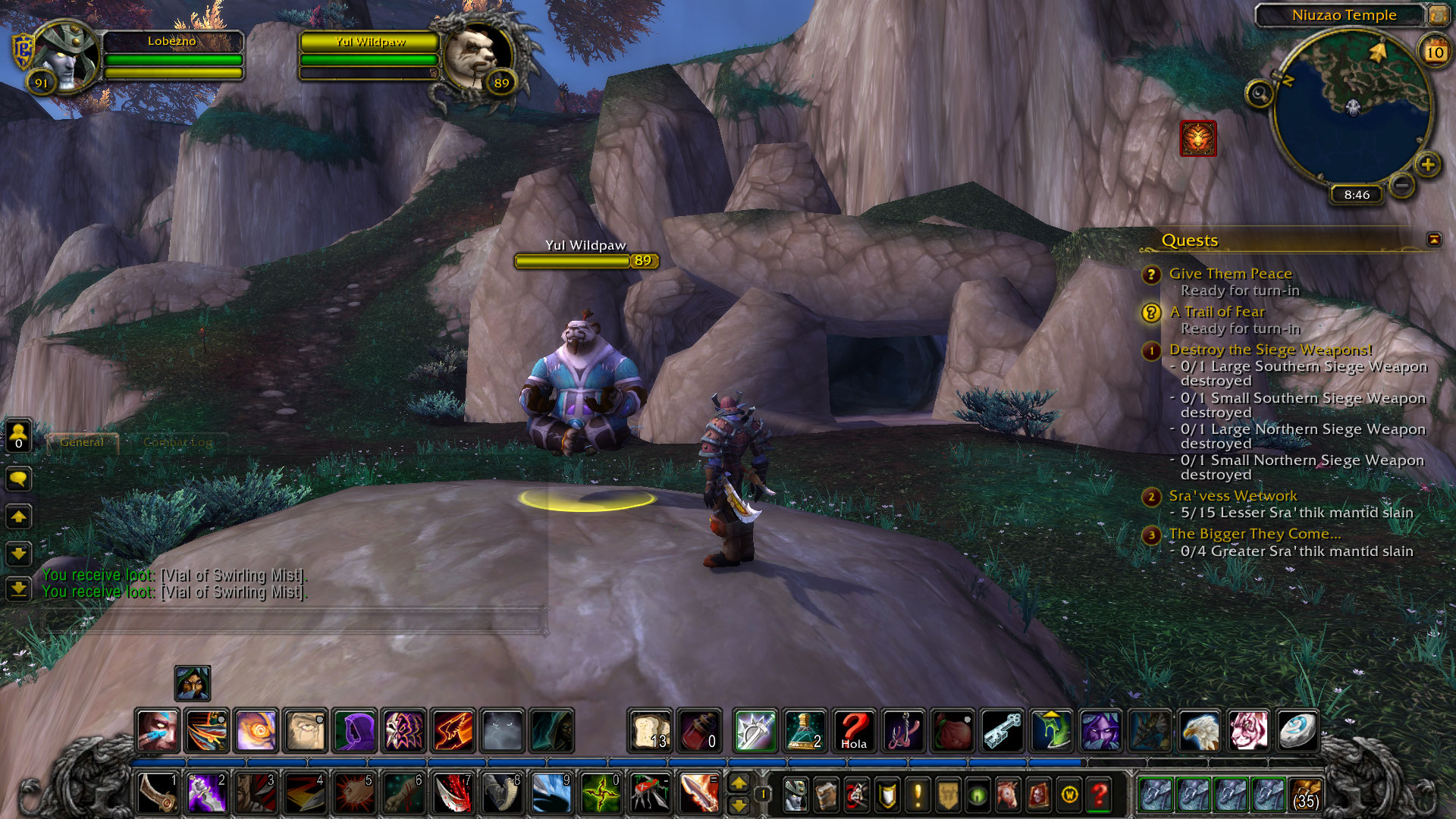This screenshot has height=819, width=1456.
Task: Zoom out on the minimap
Action: click(x=1402, y=184)
